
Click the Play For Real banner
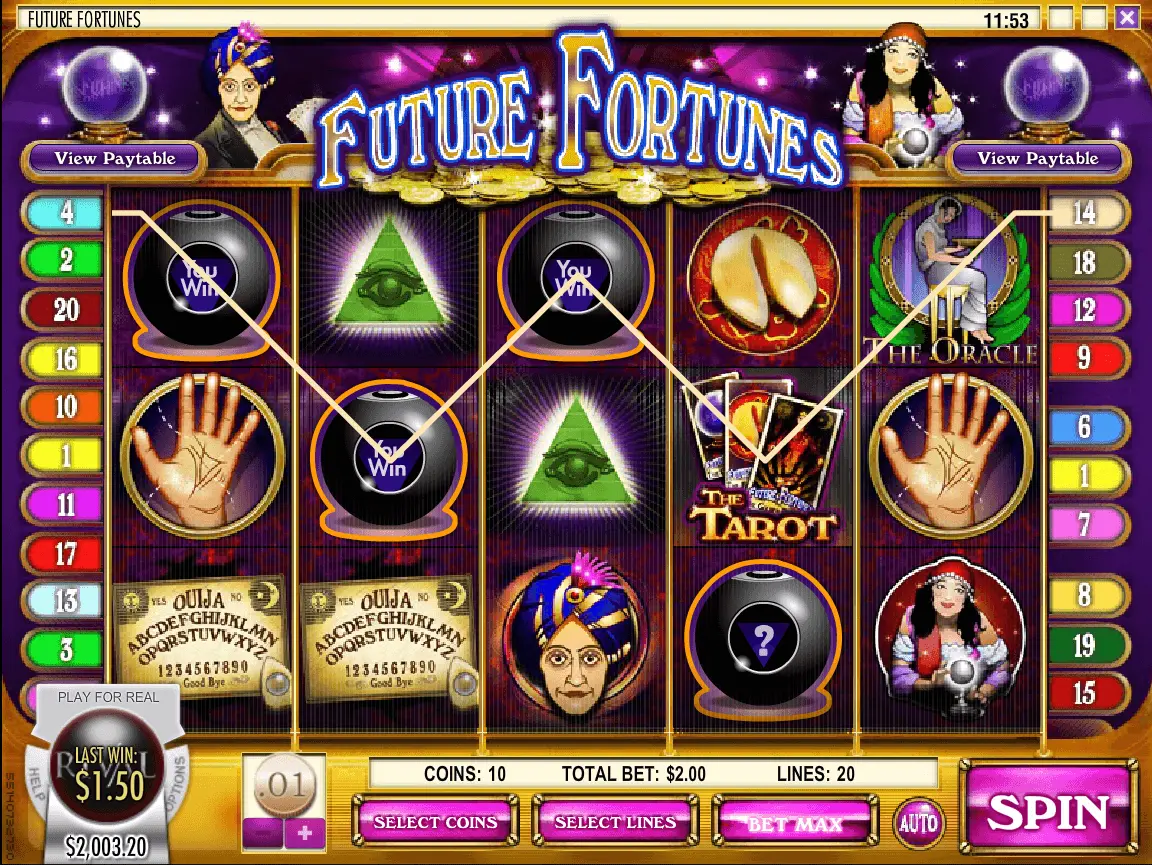(x=108, y=697)
